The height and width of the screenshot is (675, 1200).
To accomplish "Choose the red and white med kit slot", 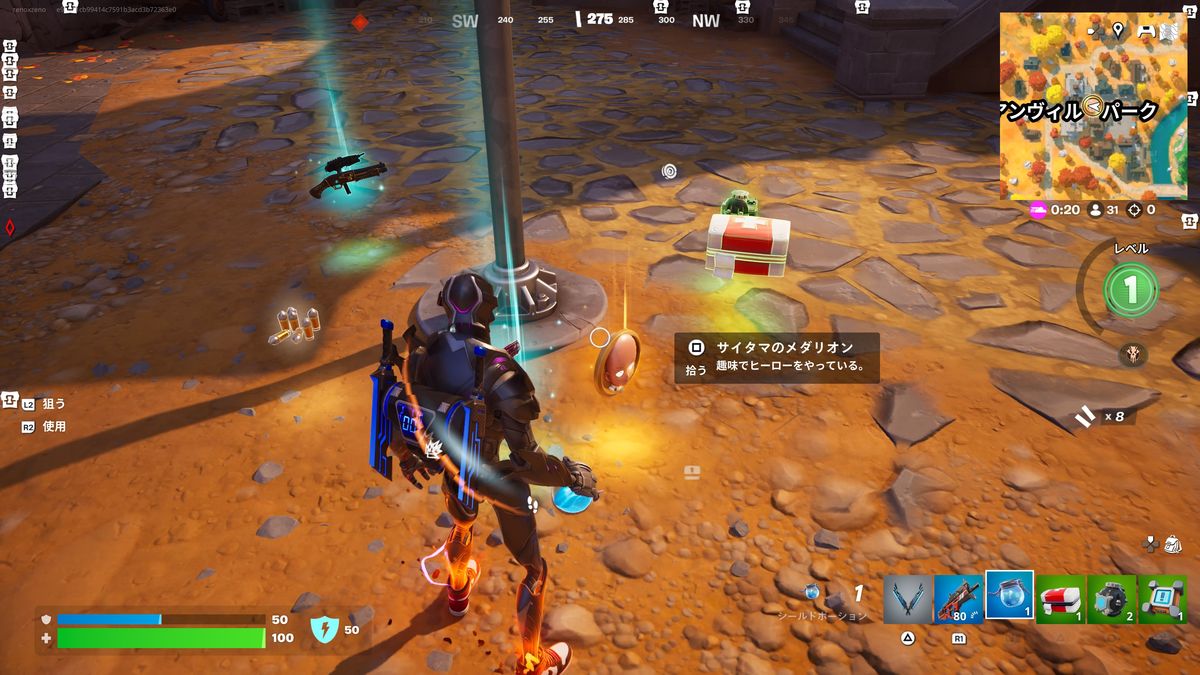I will pos(1061,600).
